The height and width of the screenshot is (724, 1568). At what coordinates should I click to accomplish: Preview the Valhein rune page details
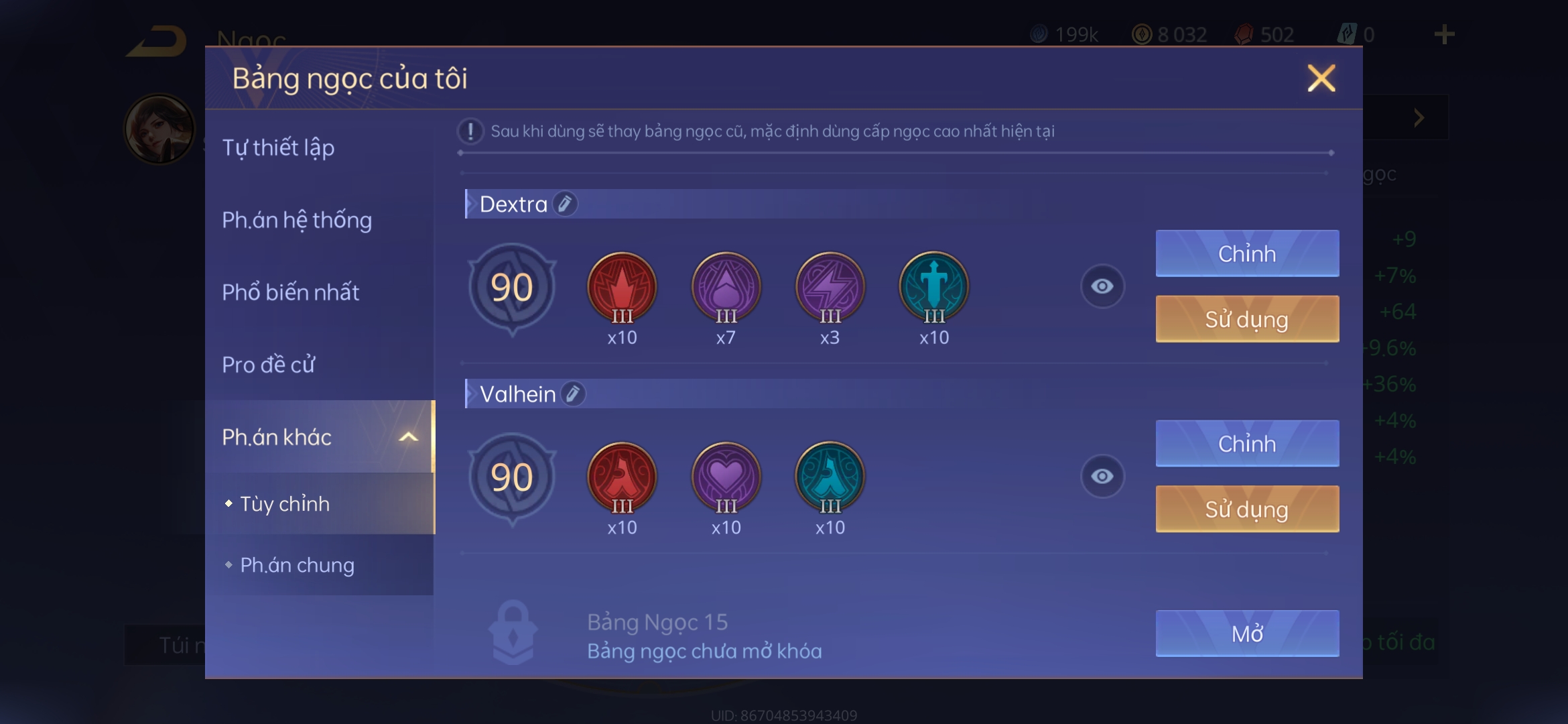(x=1102, y=476)
